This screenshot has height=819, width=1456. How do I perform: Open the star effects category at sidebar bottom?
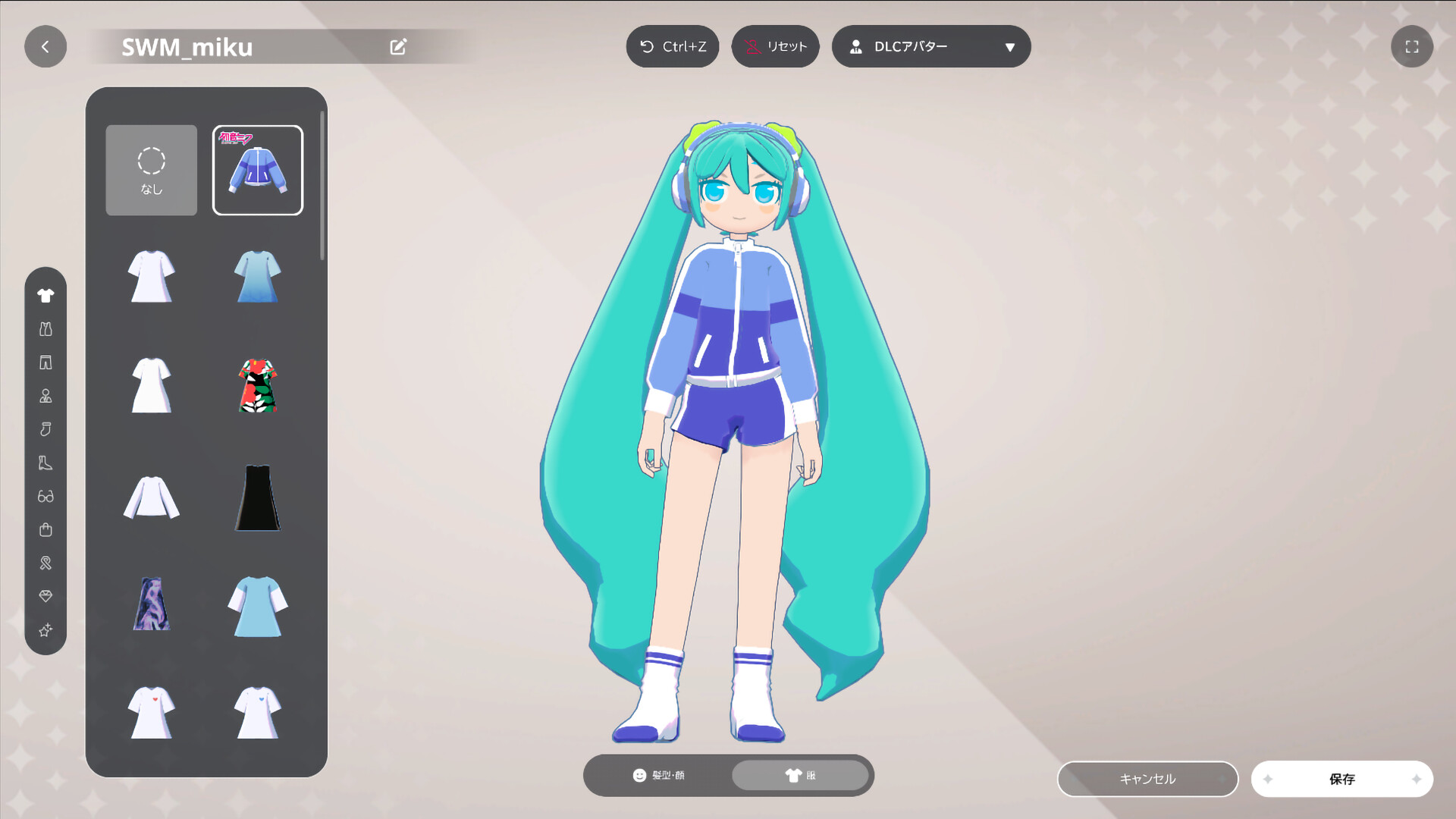coord(45,630)
